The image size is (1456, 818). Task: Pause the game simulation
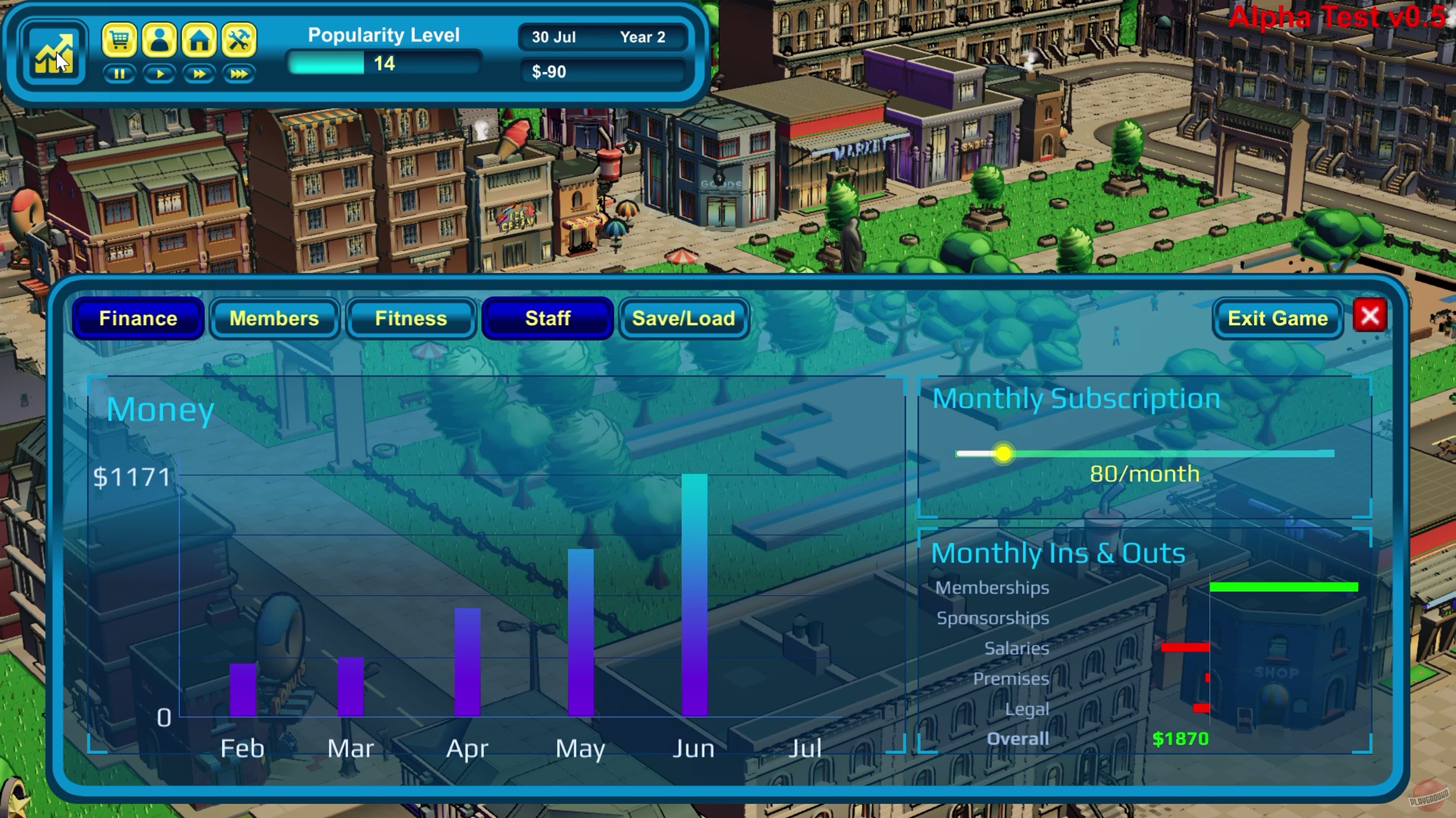120,73
